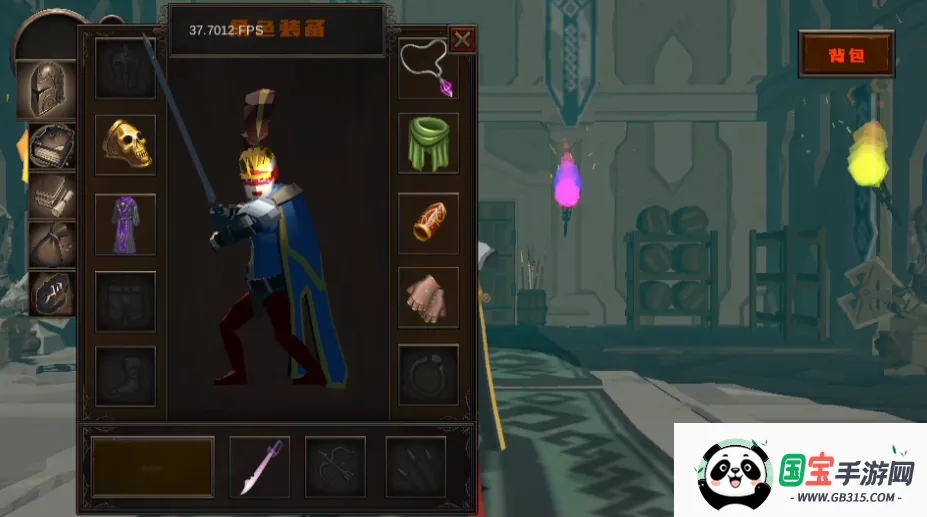Select the golden skull helmet slot
The height and width of the screenshot is (517, 927).
pyautogui.click(x=125, y=145)
